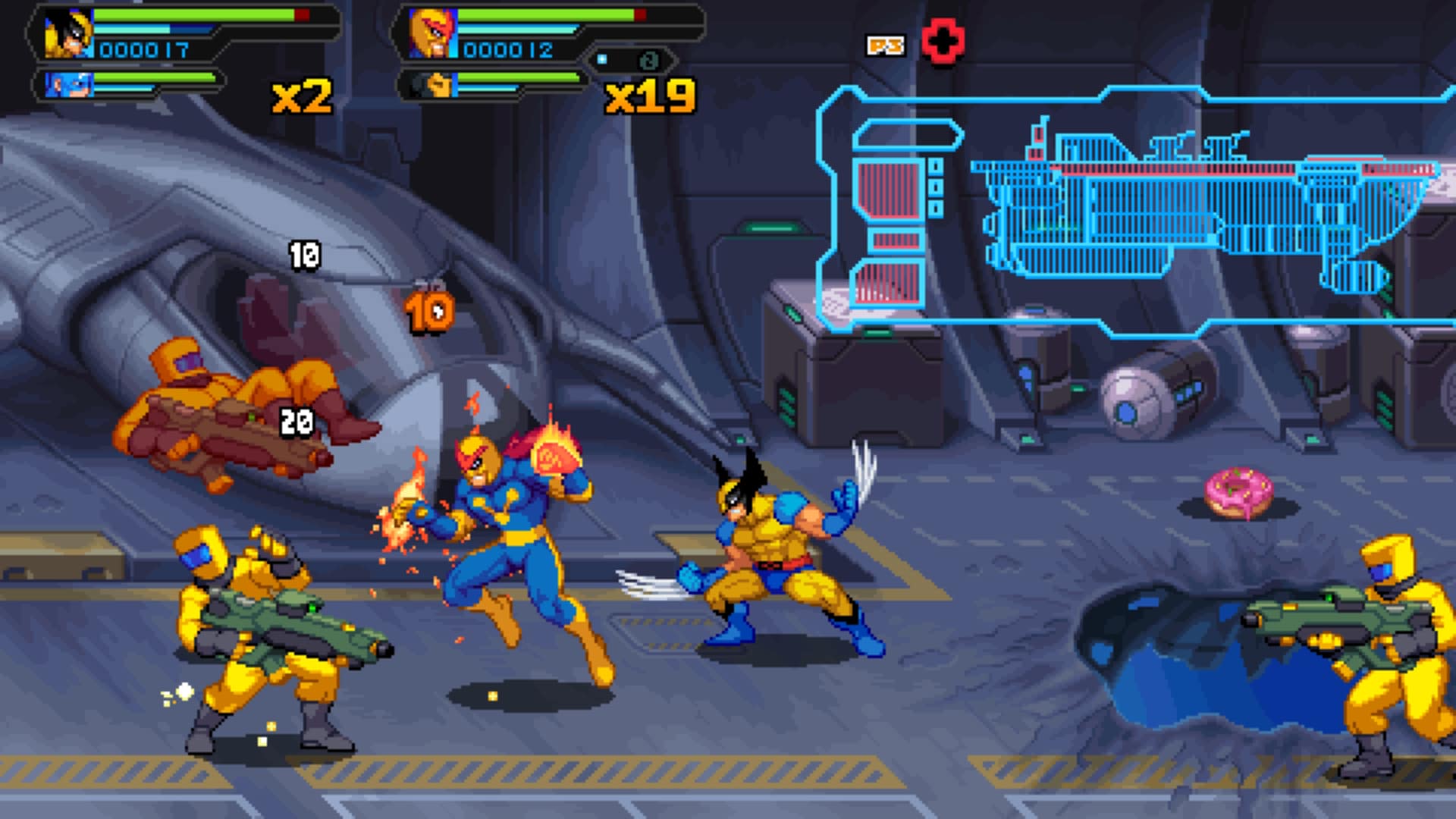Select the Captain America partner portrait
This screenshot has height=819, width=1456.
(x=68, y=84)
